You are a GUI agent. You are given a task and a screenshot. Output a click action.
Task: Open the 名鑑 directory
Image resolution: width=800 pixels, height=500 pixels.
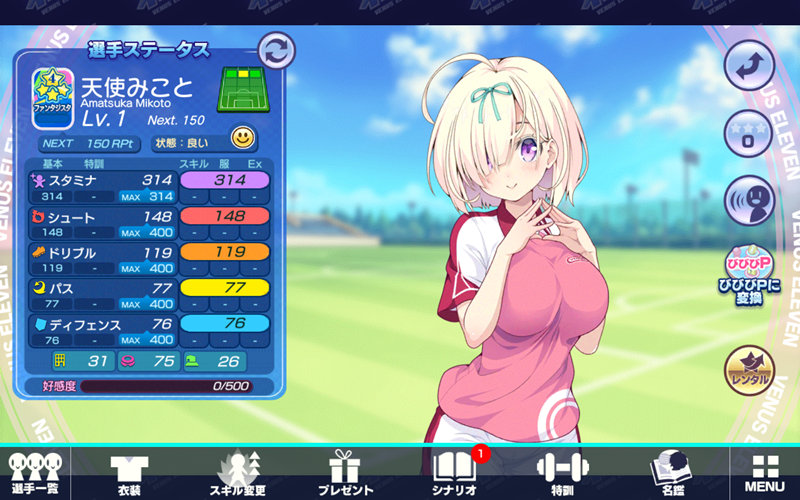point(666,472)
